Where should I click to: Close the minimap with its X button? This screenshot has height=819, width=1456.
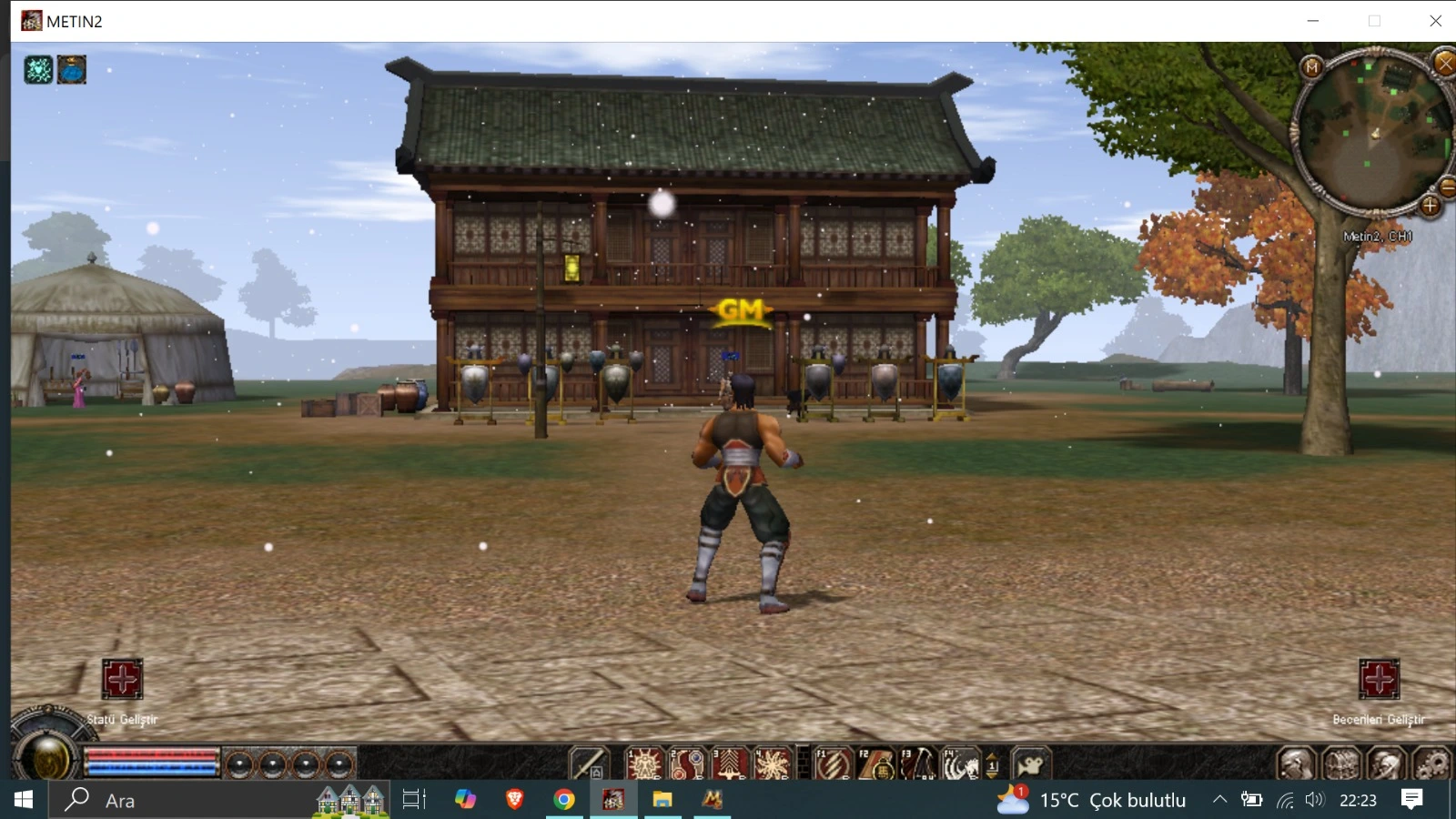pyautogui.click(x=1444, y=64)
